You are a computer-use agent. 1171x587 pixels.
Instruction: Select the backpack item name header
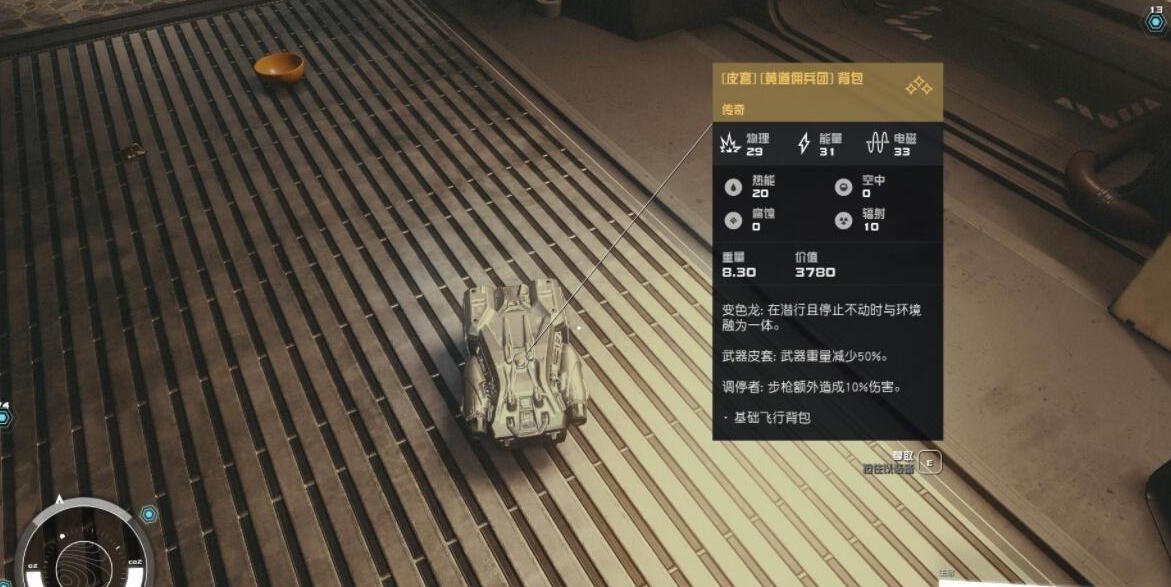pyautogui.click(x=792, y=79)
